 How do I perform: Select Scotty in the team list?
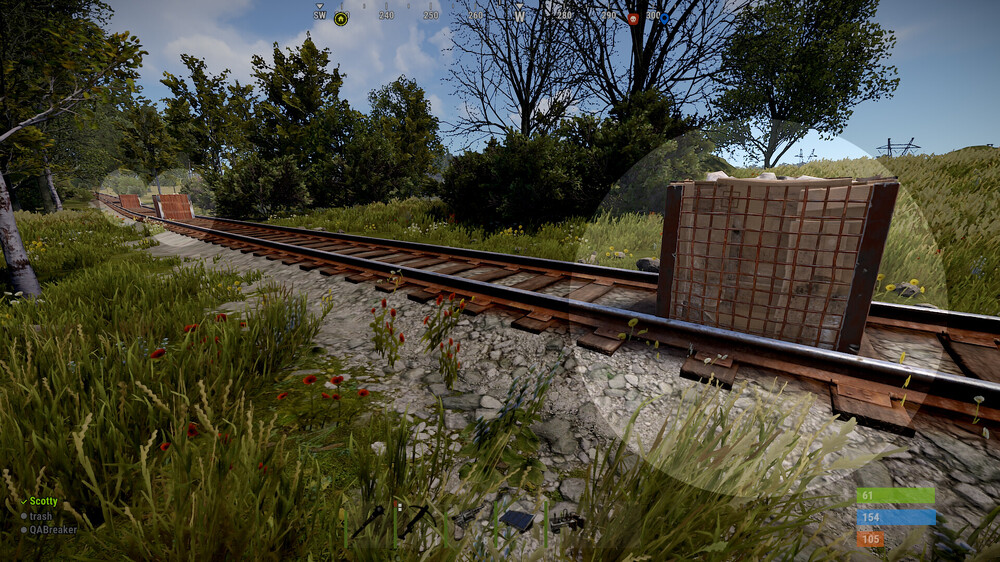tap(43, 501)
